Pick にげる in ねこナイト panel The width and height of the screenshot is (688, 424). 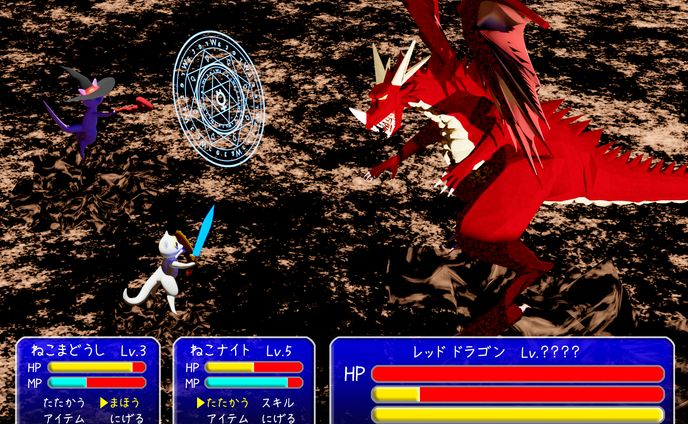coord(278,418)
